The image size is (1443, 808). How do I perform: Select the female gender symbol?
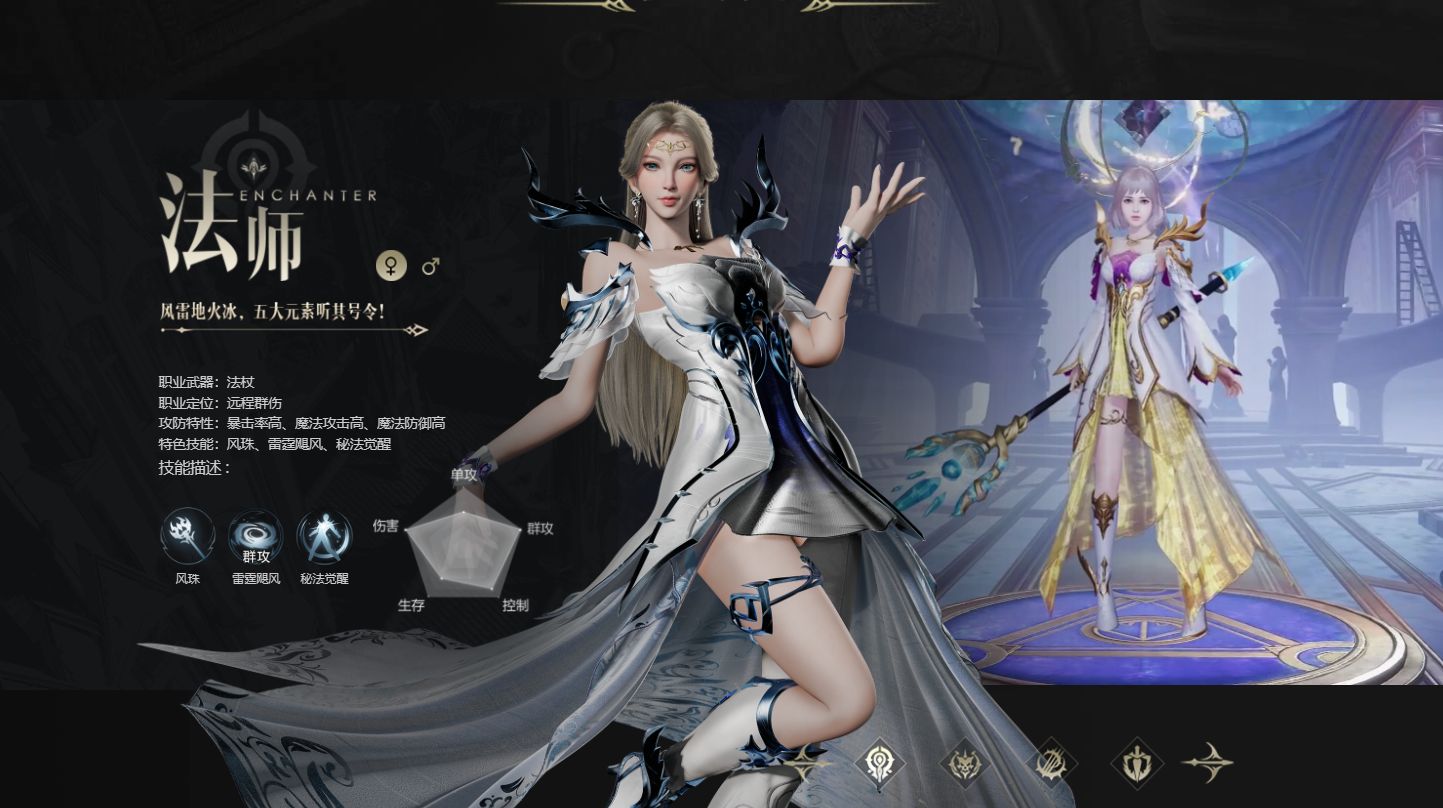click(x=391, y=266)
